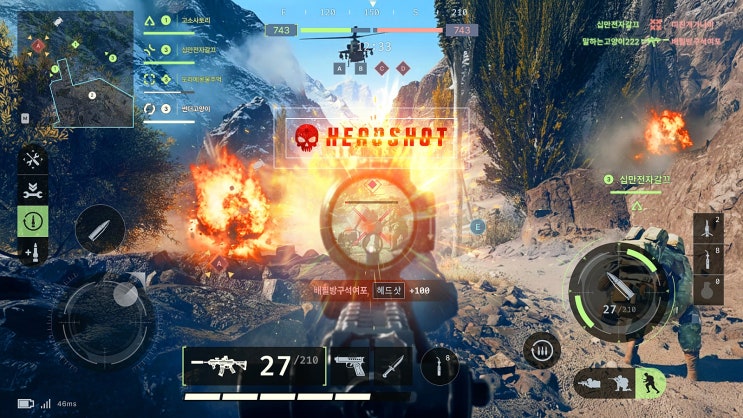
Task: Select the highlighted green circular-arrow gadget
Action: click(33, 220)
